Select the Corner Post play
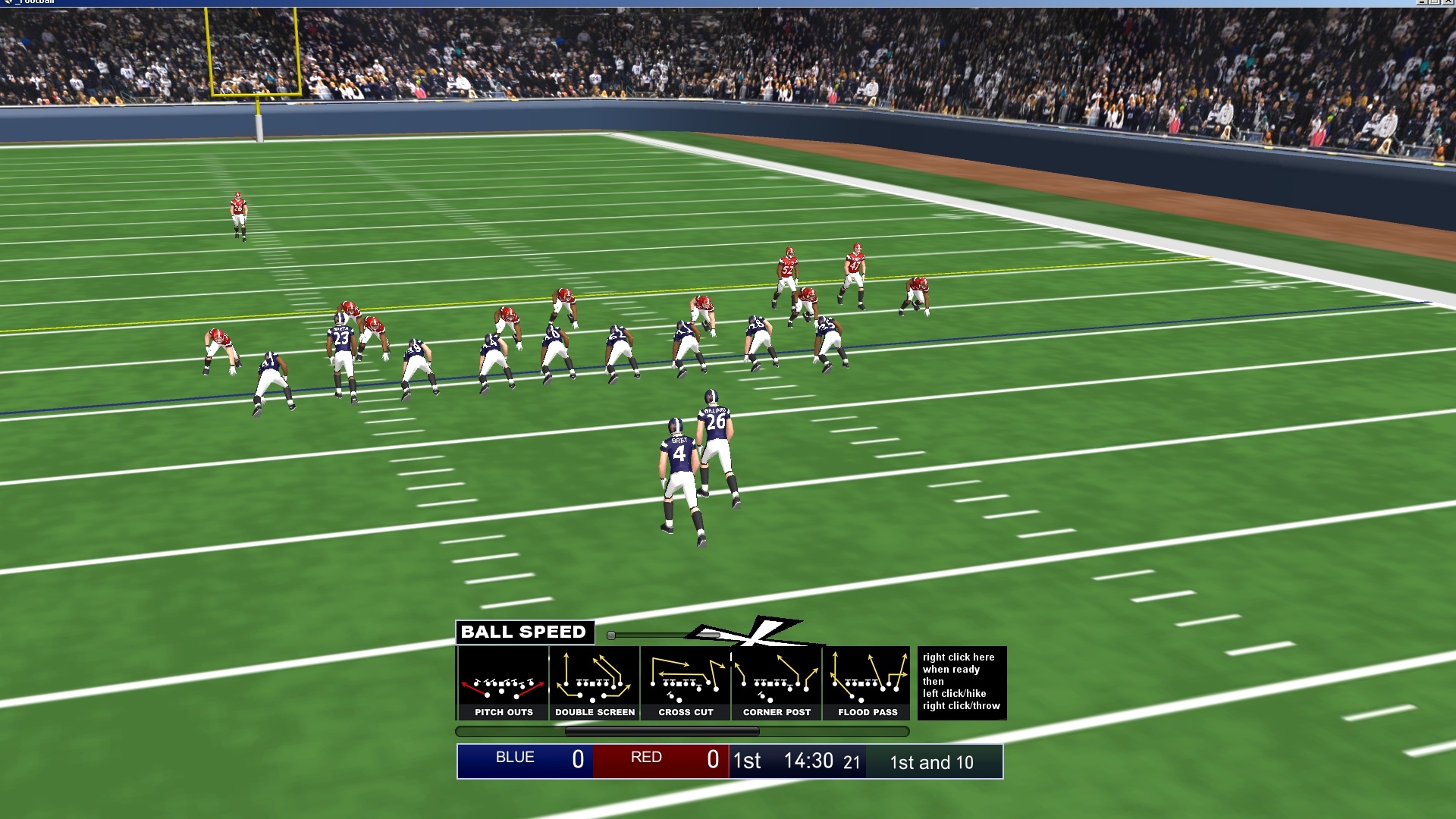 777,683
